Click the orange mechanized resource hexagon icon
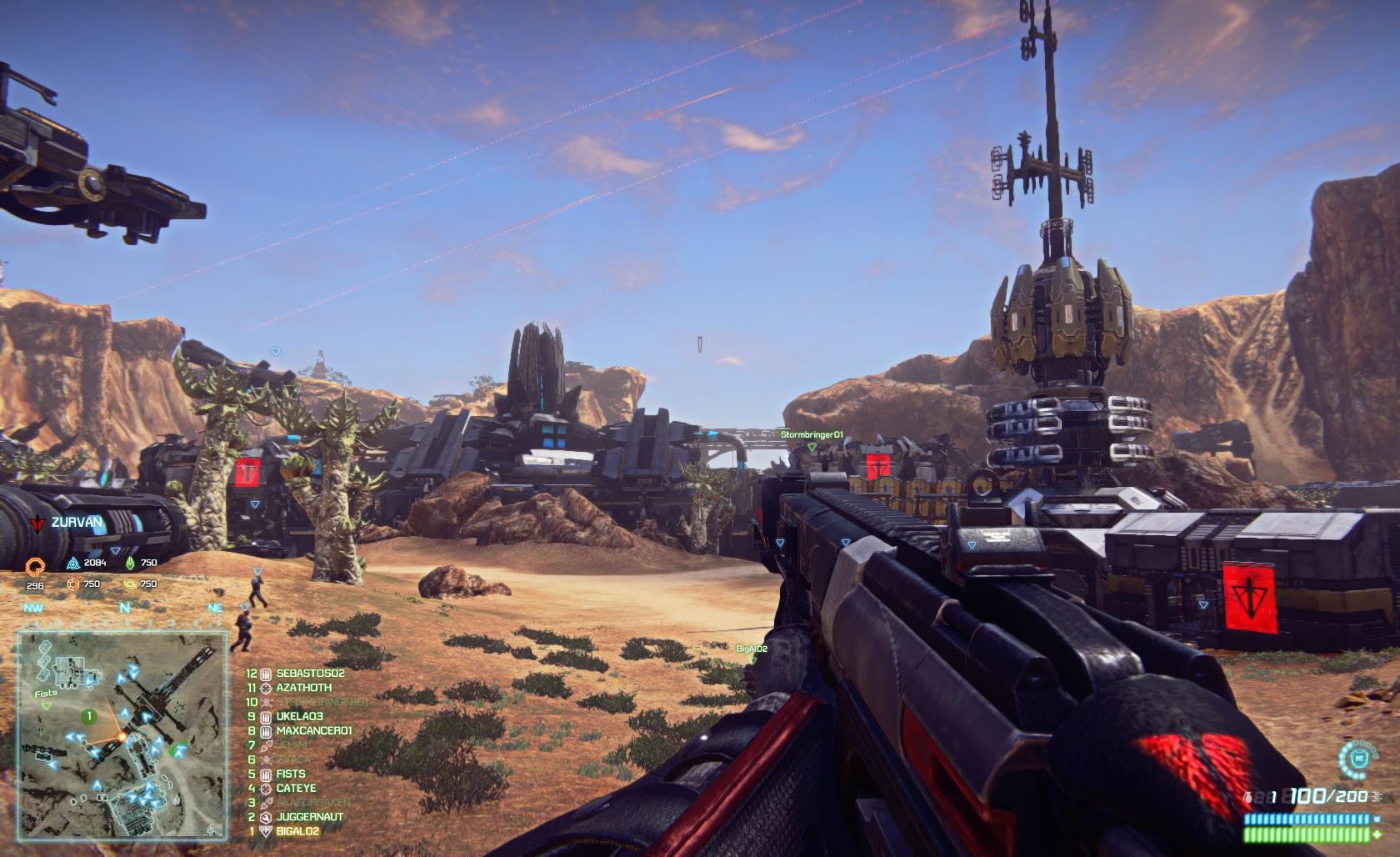The image size is (1400, 857). click(73, 586)
